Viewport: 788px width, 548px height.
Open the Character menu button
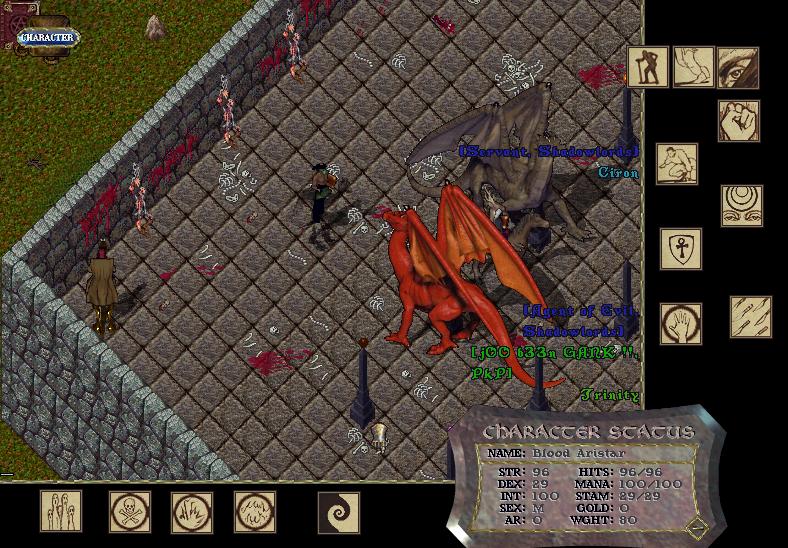48,37
